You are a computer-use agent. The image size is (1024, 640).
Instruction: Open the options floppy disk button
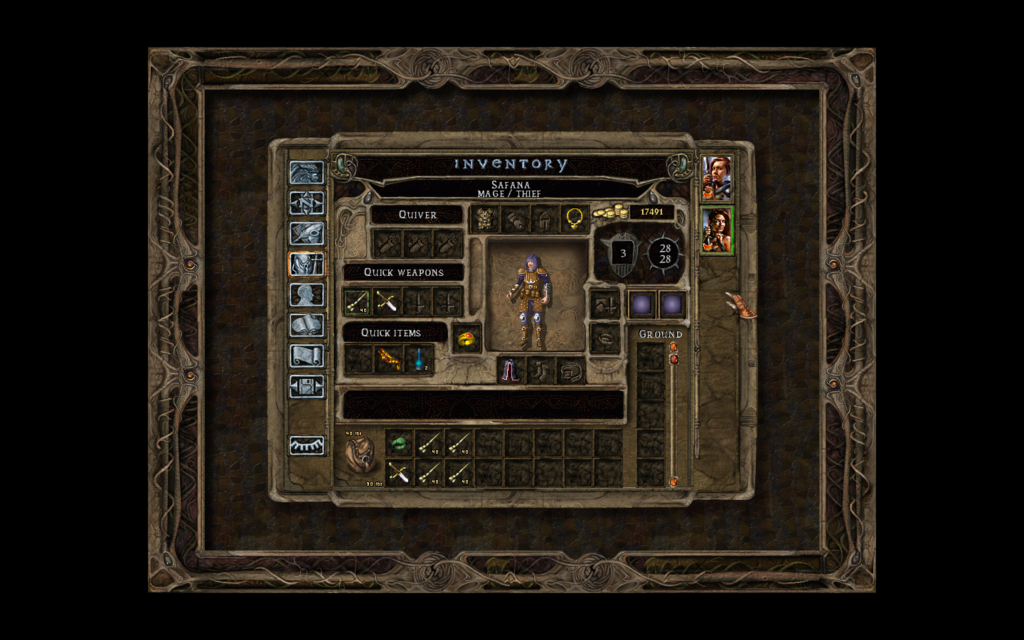click(x=306, y=386)
